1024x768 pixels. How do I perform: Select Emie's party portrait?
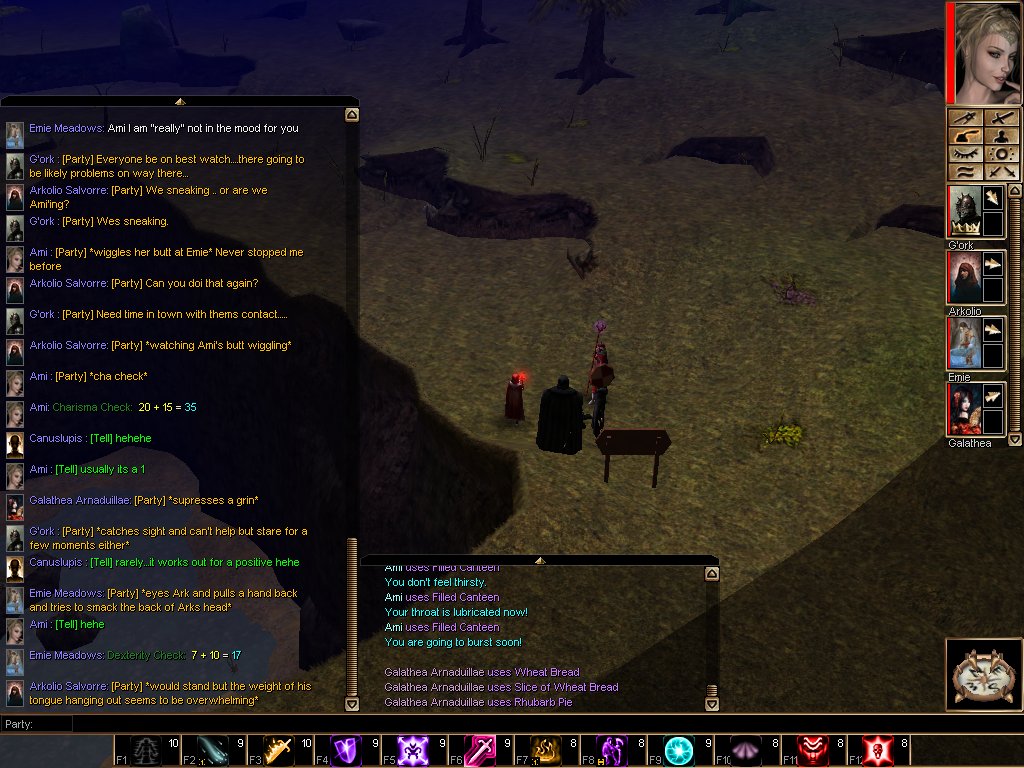pyautogui.click(x=963, y=343)
